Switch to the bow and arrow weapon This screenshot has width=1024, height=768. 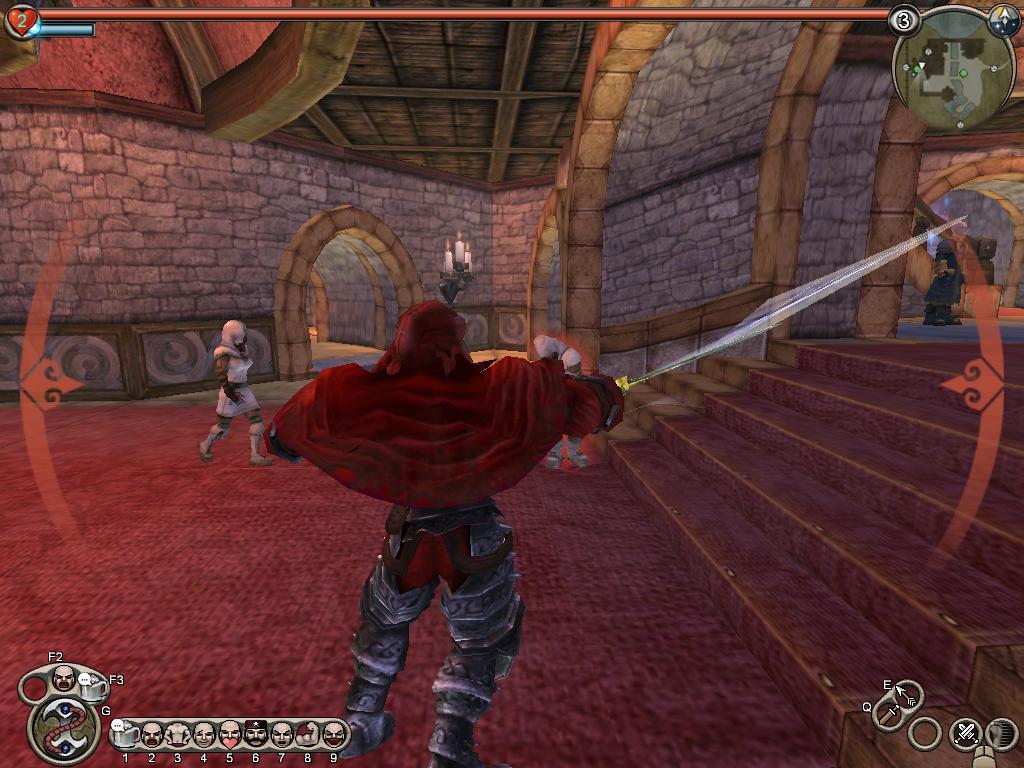tap(907, 694)
